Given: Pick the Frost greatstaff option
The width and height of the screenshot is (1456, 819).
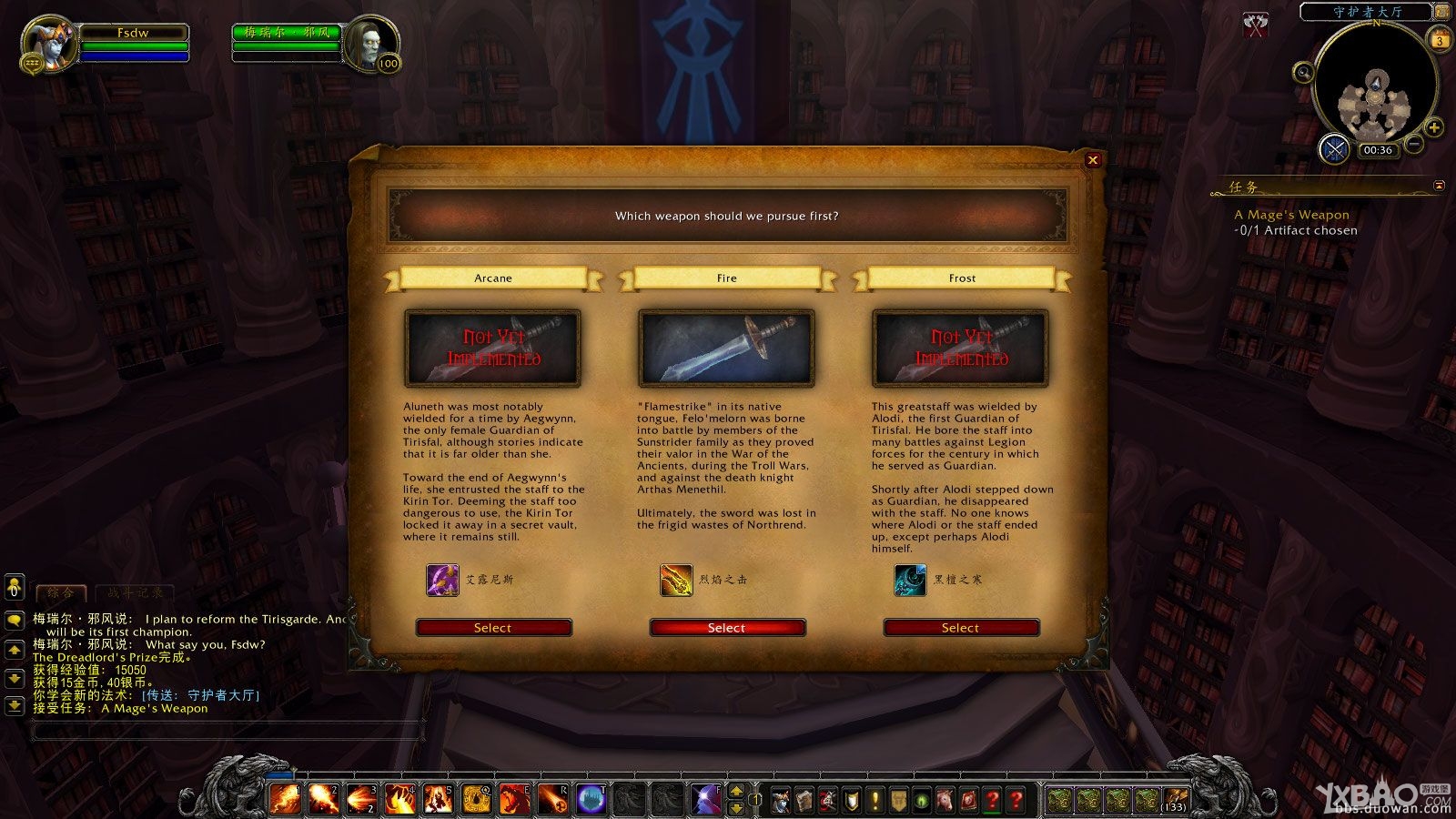Looking at the screenshot, I should click(960, 628).
